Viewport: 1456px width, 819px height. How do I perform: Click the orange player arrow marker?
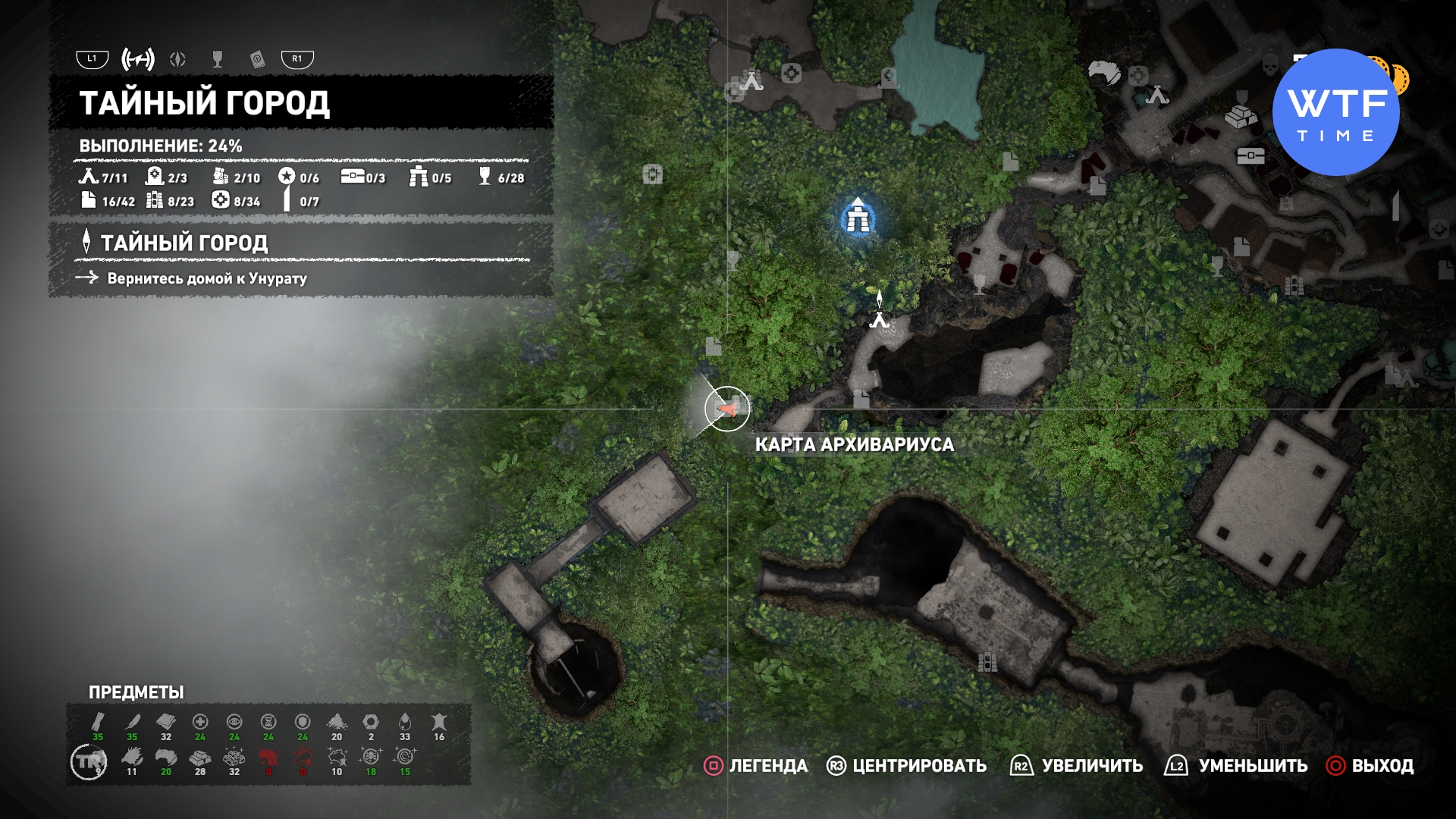[728, 409]
